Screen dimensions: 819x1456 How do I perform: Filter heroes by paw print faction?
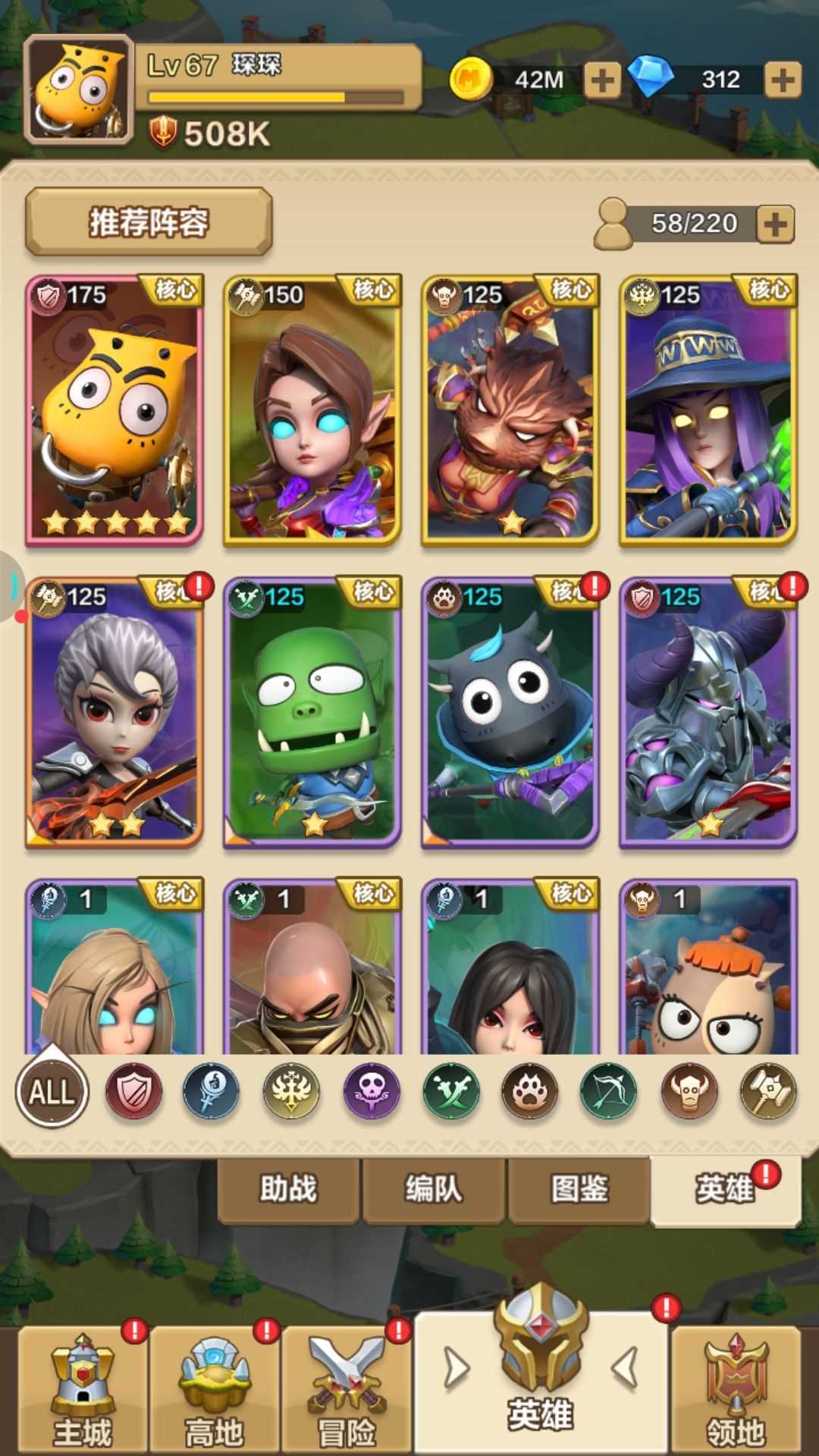529,1092
